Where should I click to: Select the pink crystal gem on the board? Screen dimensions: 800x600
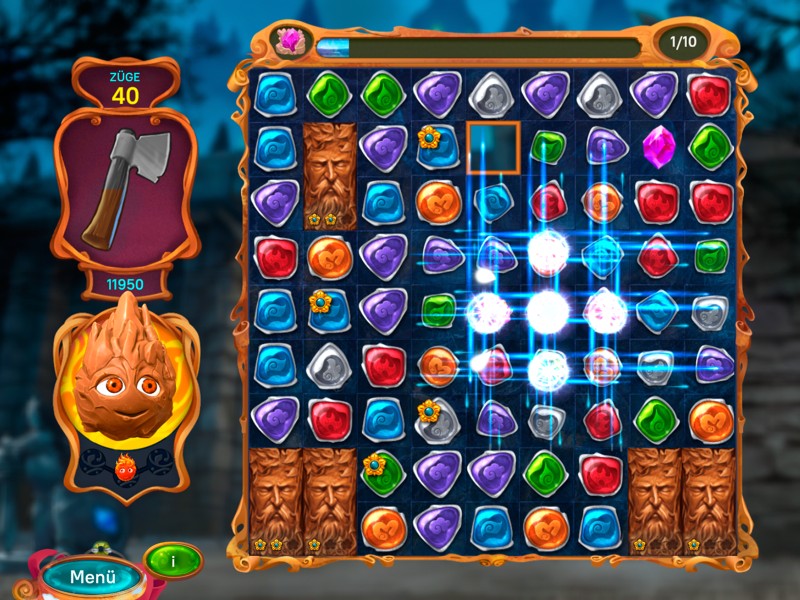tap(656, 145)
